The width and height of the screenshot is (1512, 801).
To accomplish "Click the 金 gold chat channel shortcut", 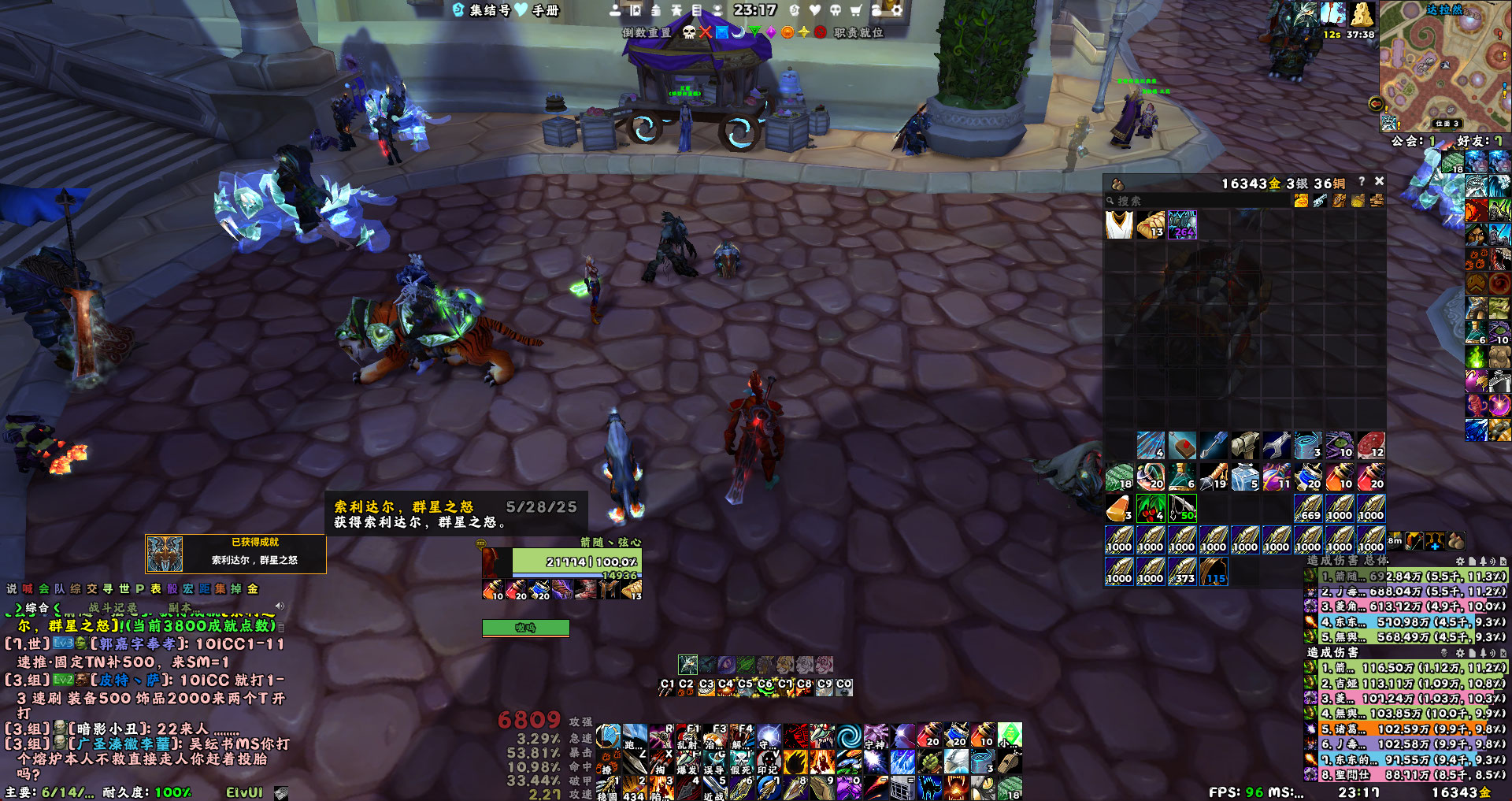I will 253,588.
